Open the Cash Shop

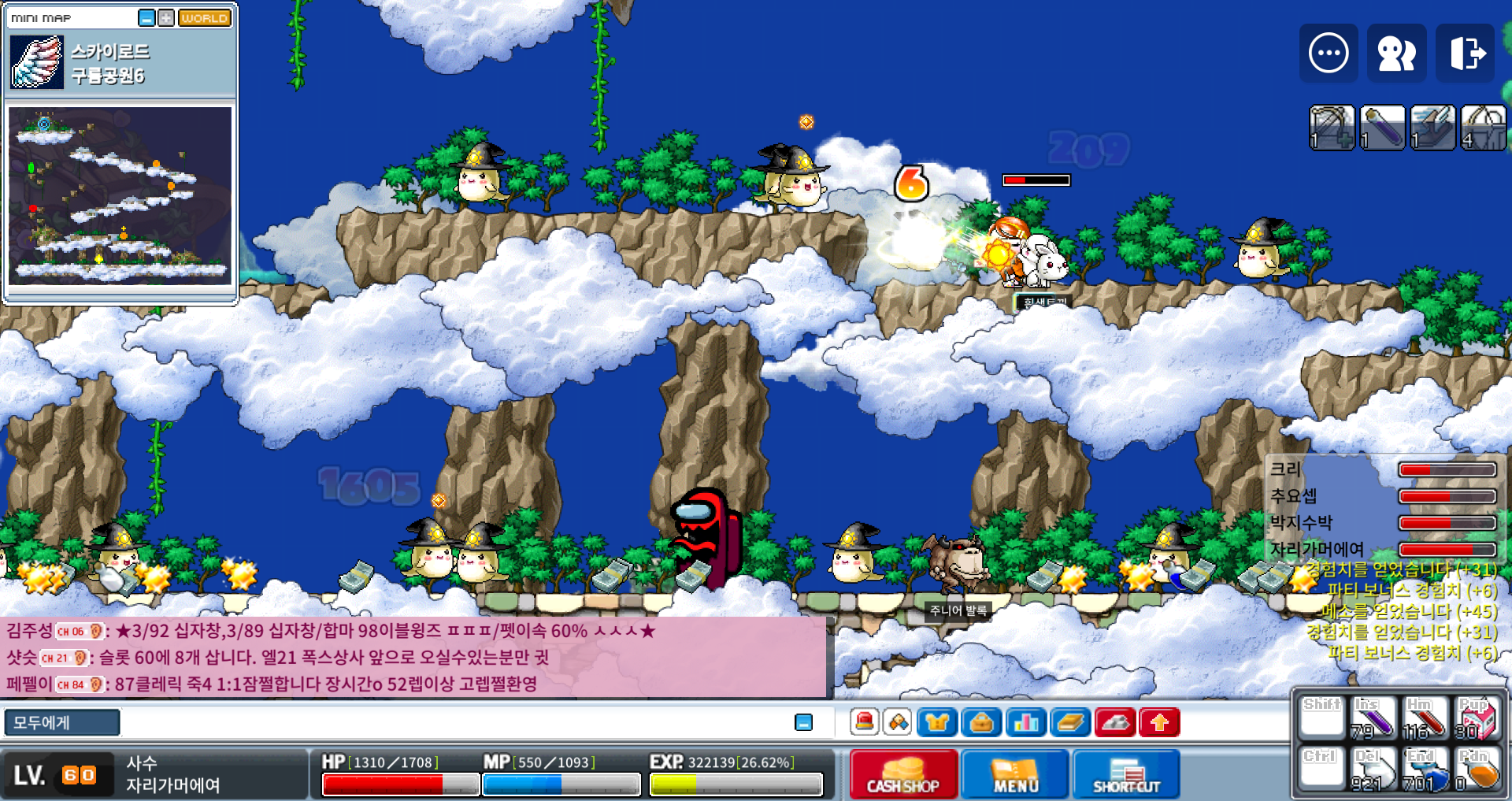click(903, 774)
